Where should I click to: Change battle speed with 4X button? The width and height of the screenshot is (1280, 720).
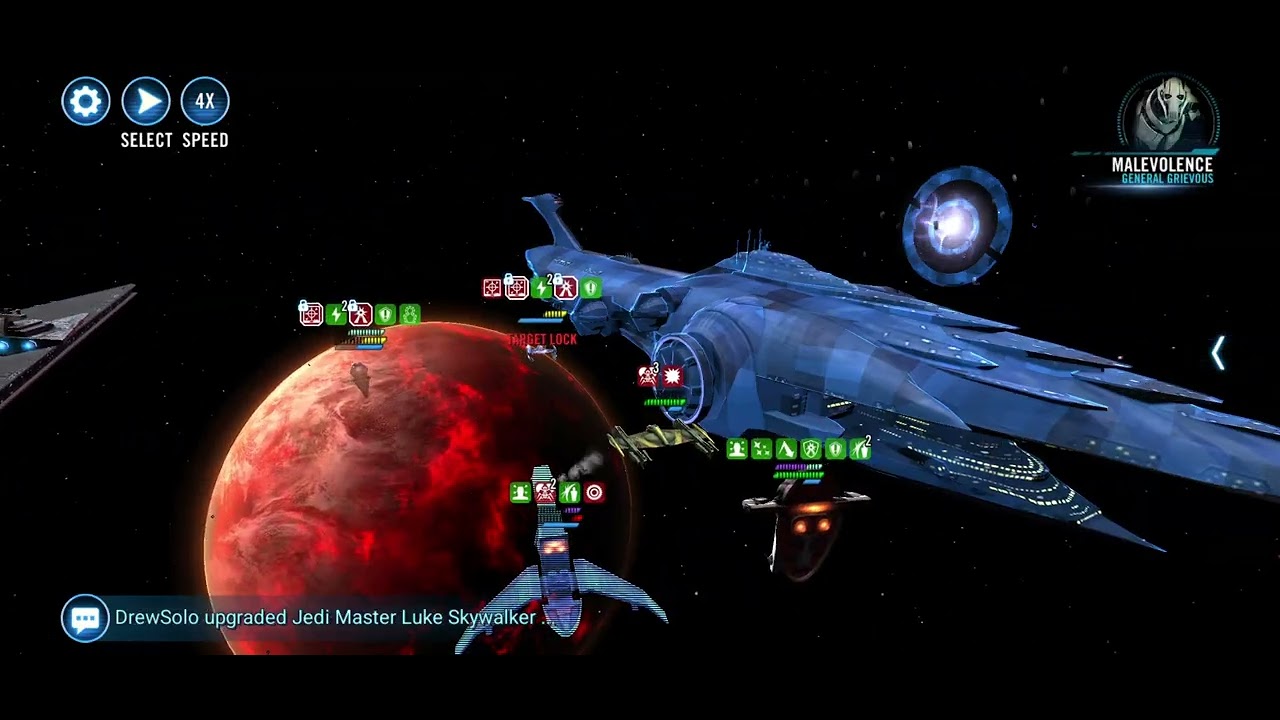click(205, 101)
